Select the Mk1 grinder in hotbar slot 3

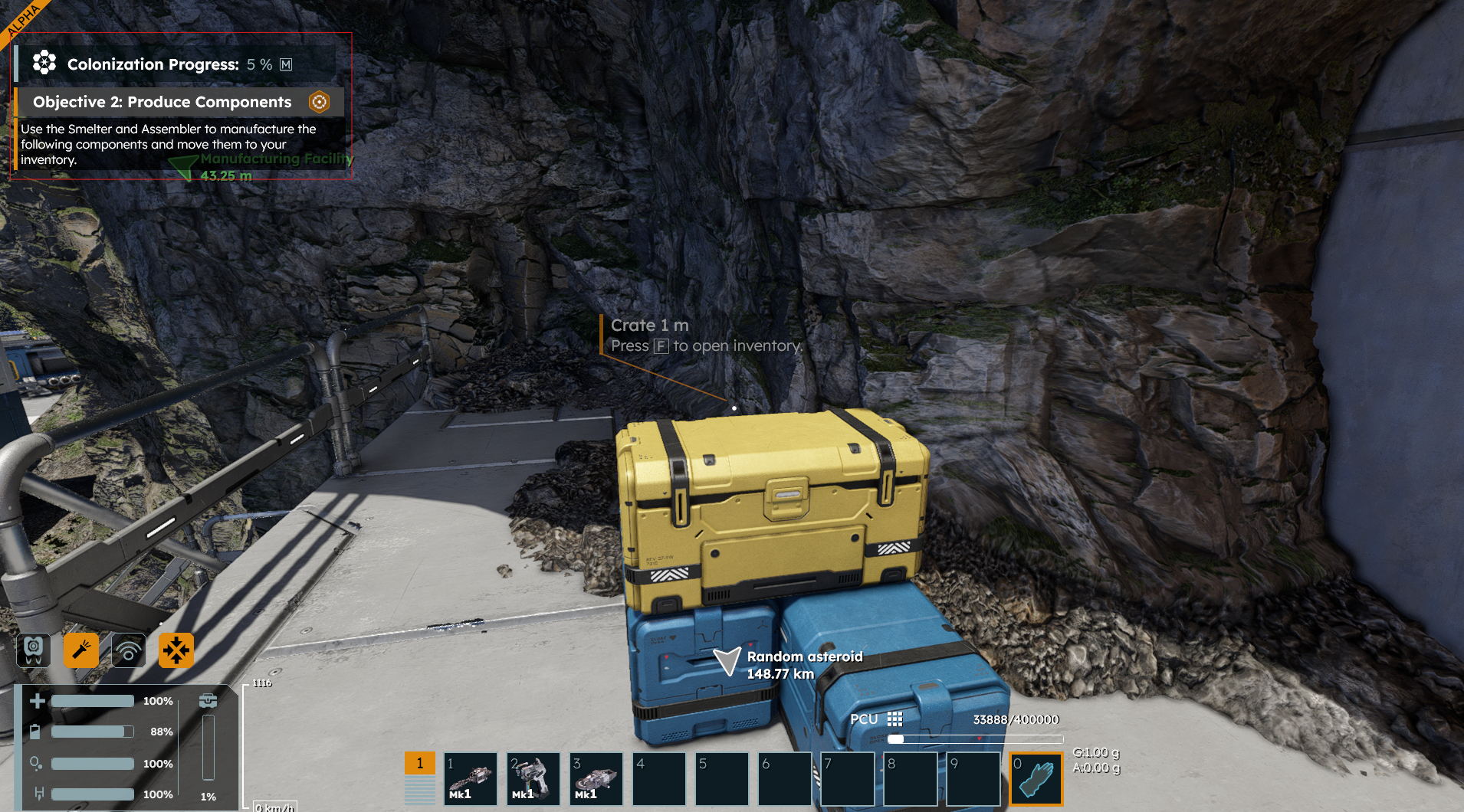point(596,779)
